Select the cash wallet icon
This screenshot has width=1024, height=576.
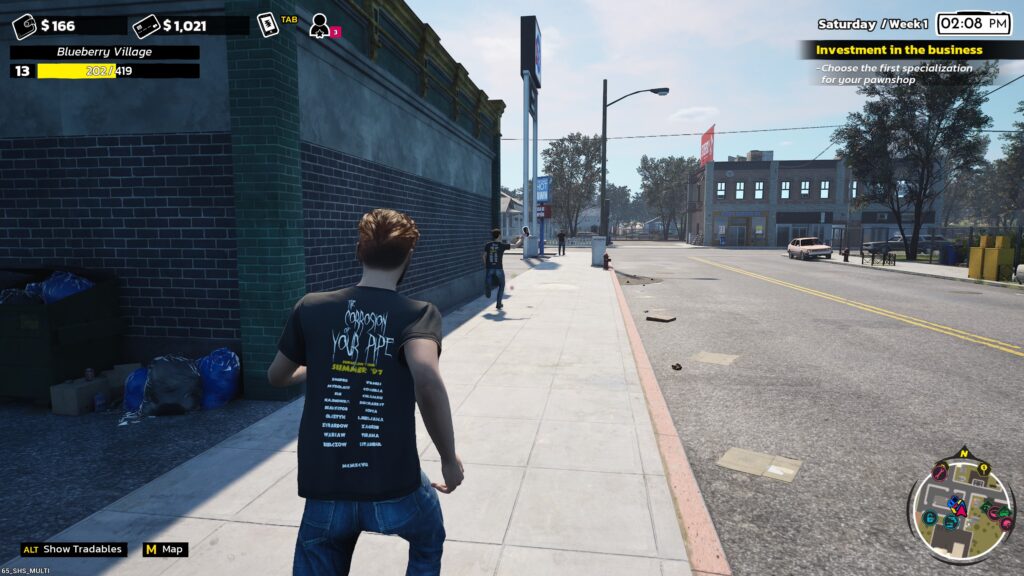24,26
